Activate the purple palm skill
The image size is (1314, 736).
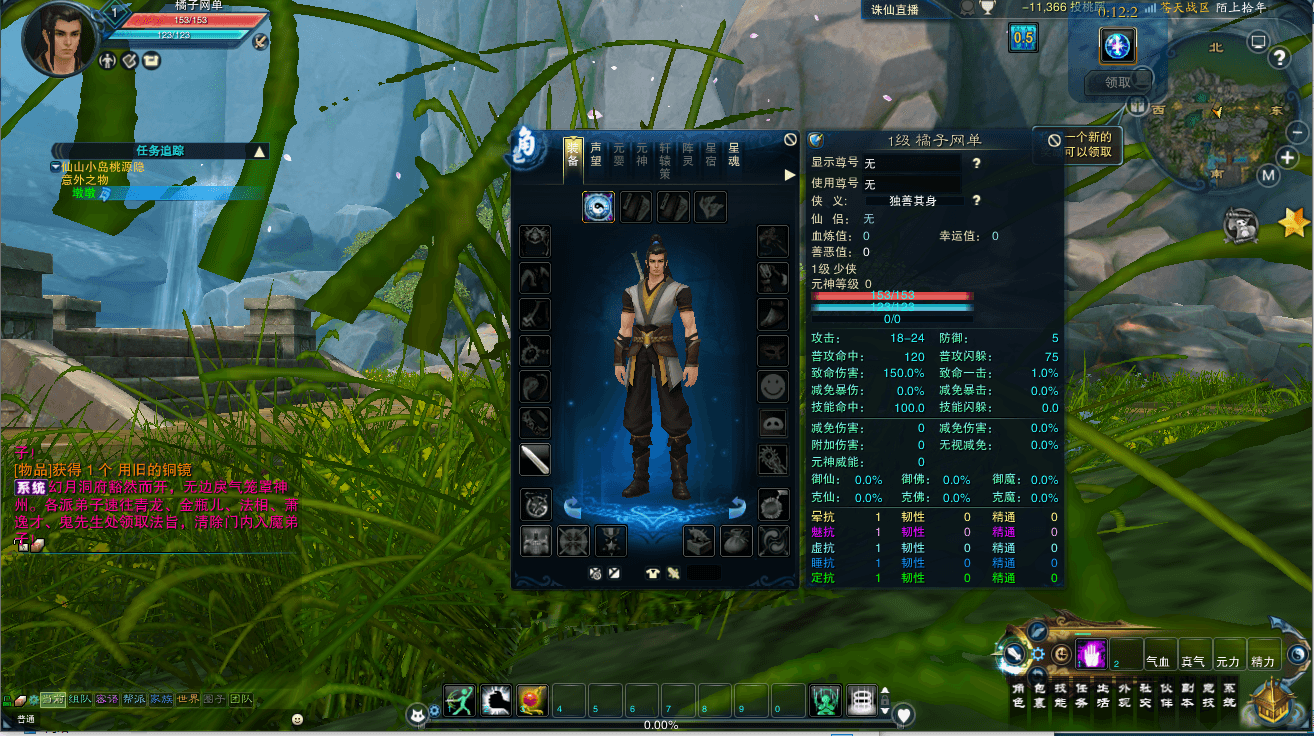click(1090, 655)
